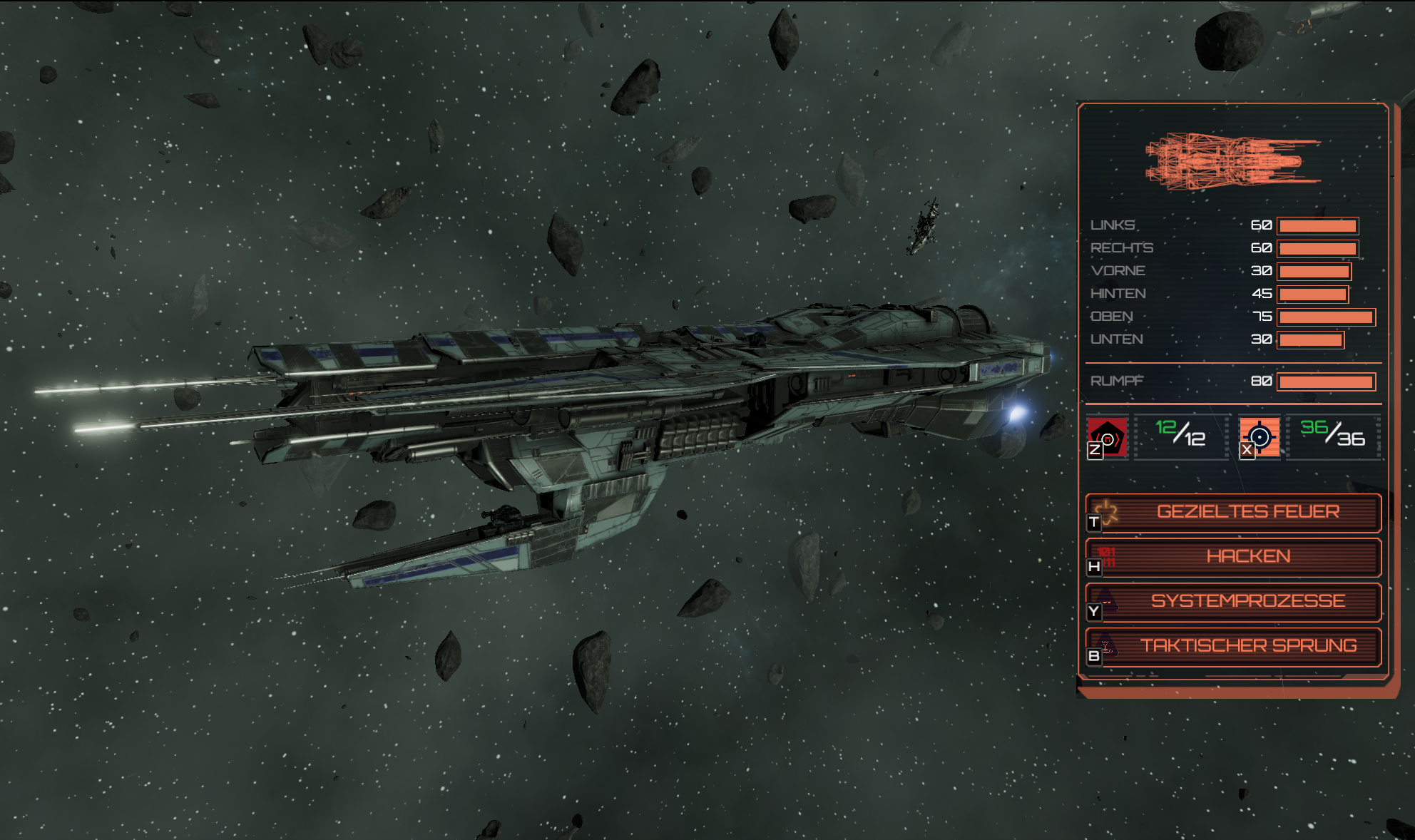Select the orange crosshair targeting icon
This screenshot has width=1415, height=840.
tap(1260, 436)
